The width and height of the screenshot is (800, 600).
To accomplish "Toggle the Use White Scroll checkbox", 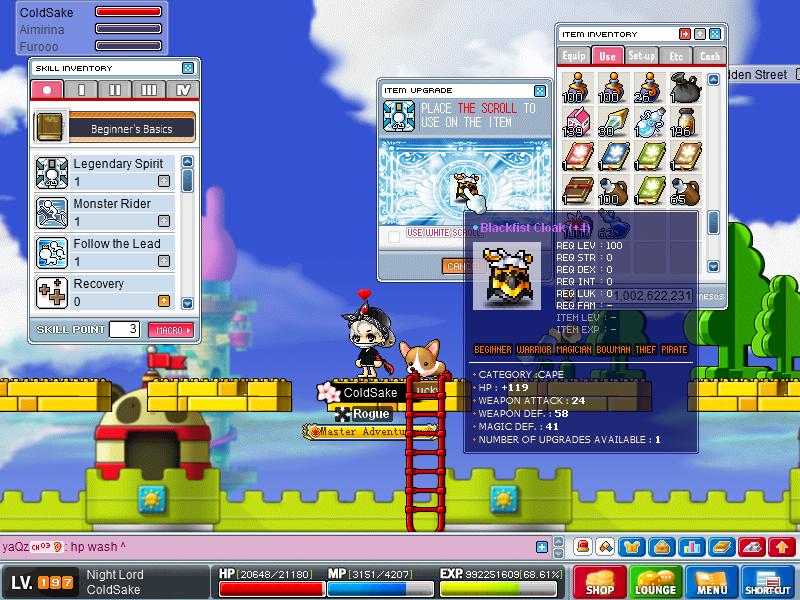I will pos(394,234).
